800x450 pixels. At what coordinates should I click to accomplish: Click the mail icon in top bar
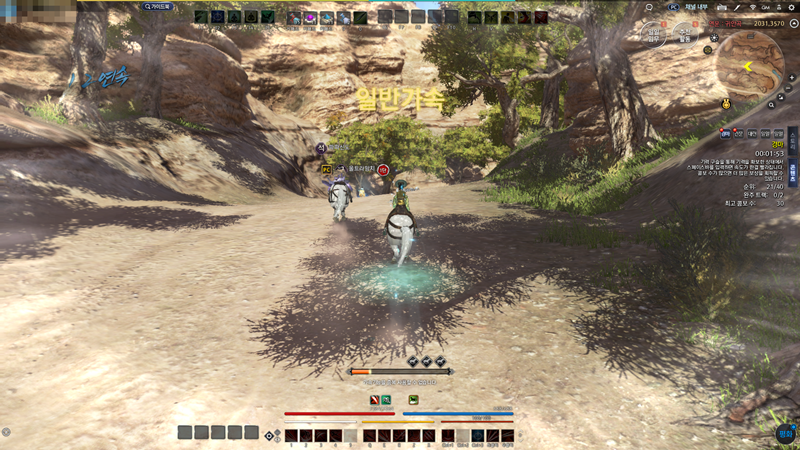722,7
